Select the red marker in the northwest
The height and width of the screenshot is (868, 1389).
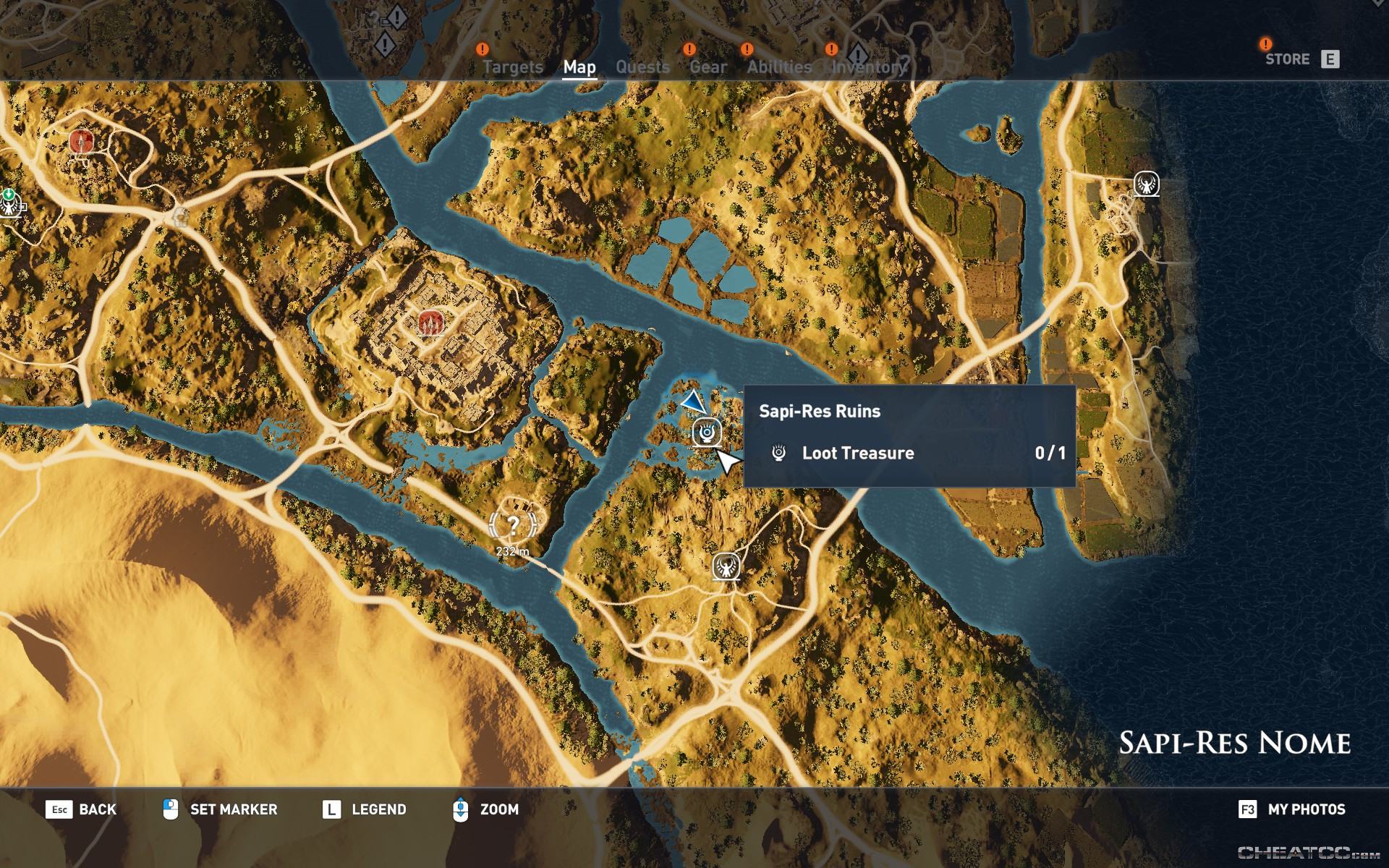(x=82, y=141)
